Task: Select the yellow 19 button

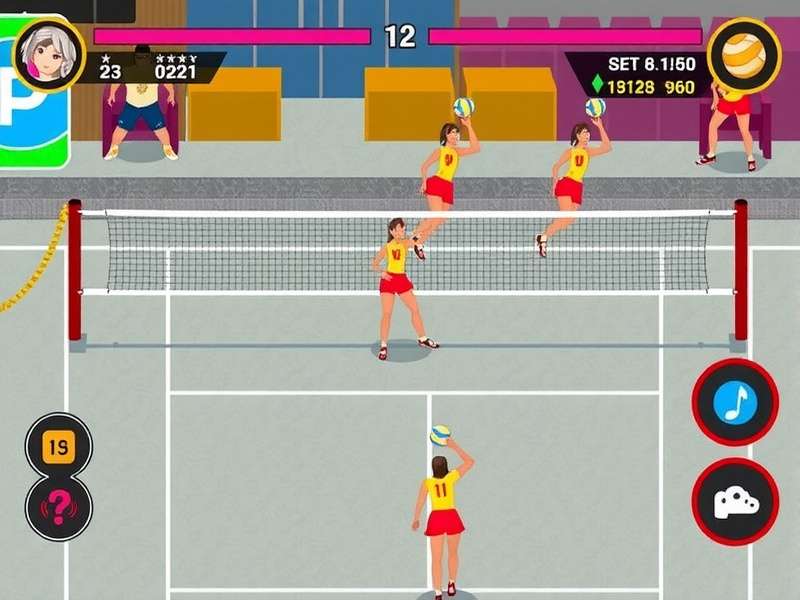Action: [58, 445]
